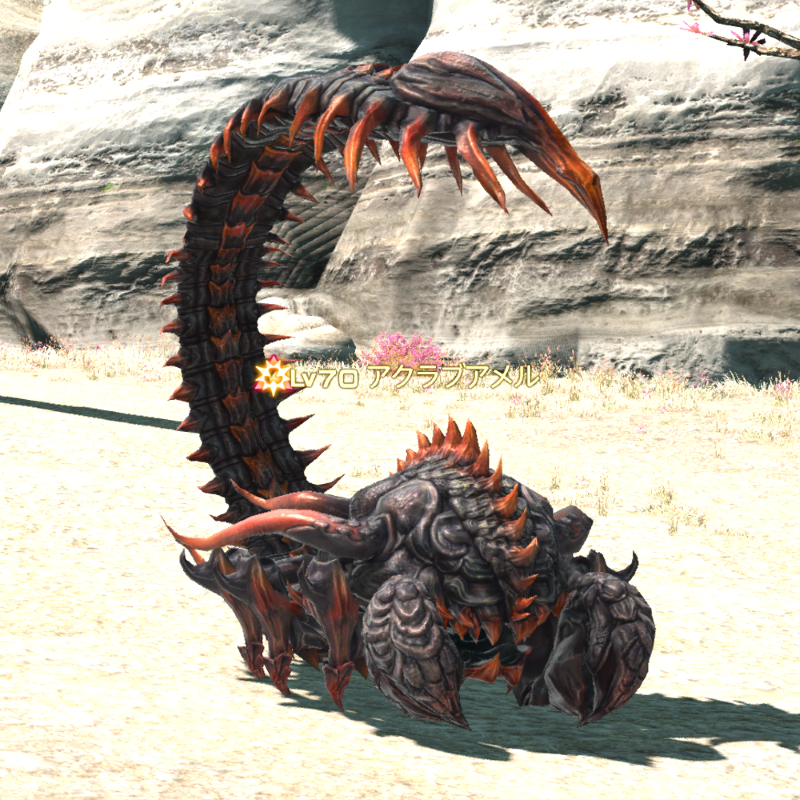
Task: Select the Lv70 アクラブアメル enemy nameplate
Action: (x=410, y=377)
